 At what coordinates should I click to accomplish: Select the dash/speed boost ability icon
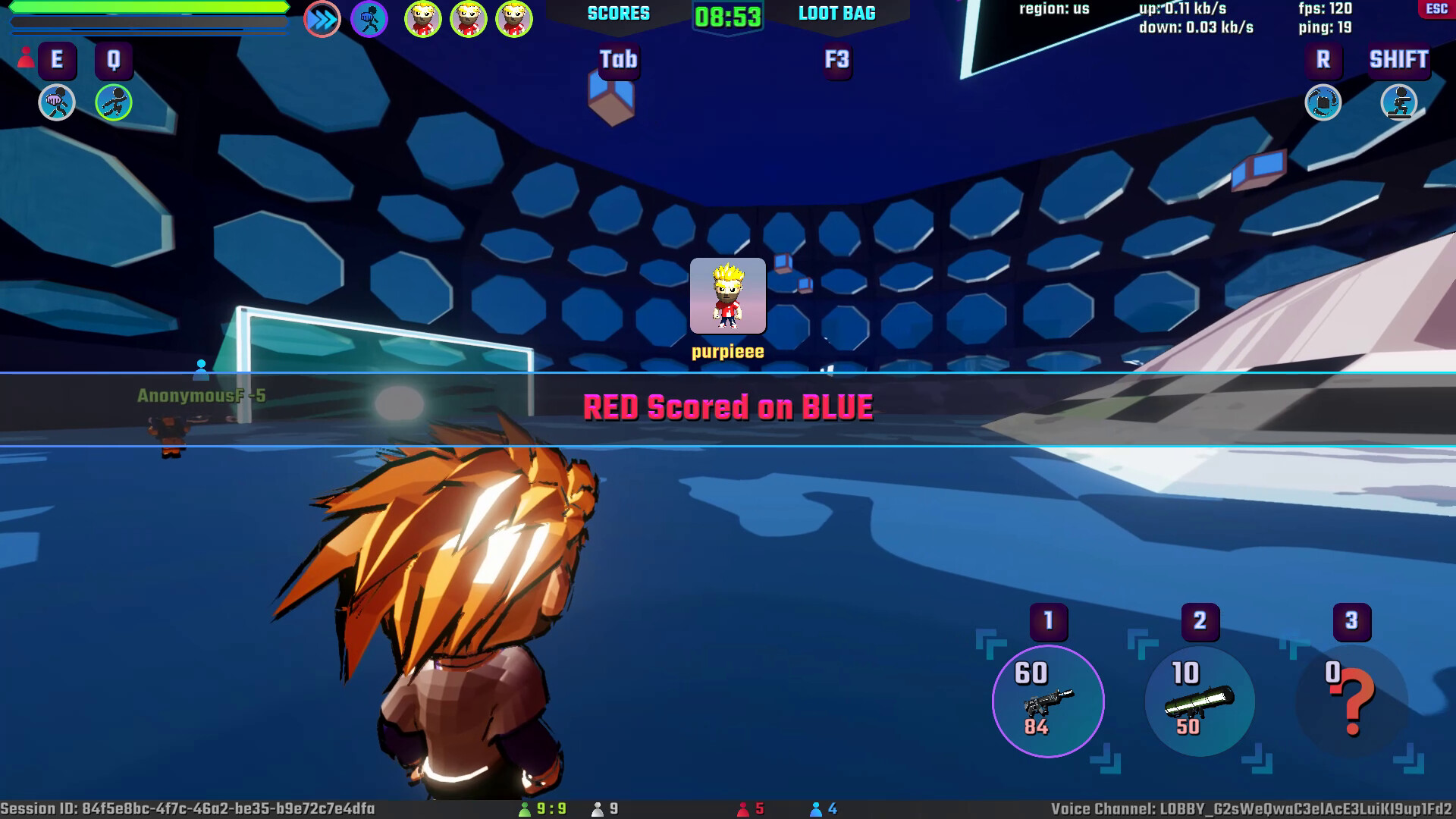[x=322, y=19]
